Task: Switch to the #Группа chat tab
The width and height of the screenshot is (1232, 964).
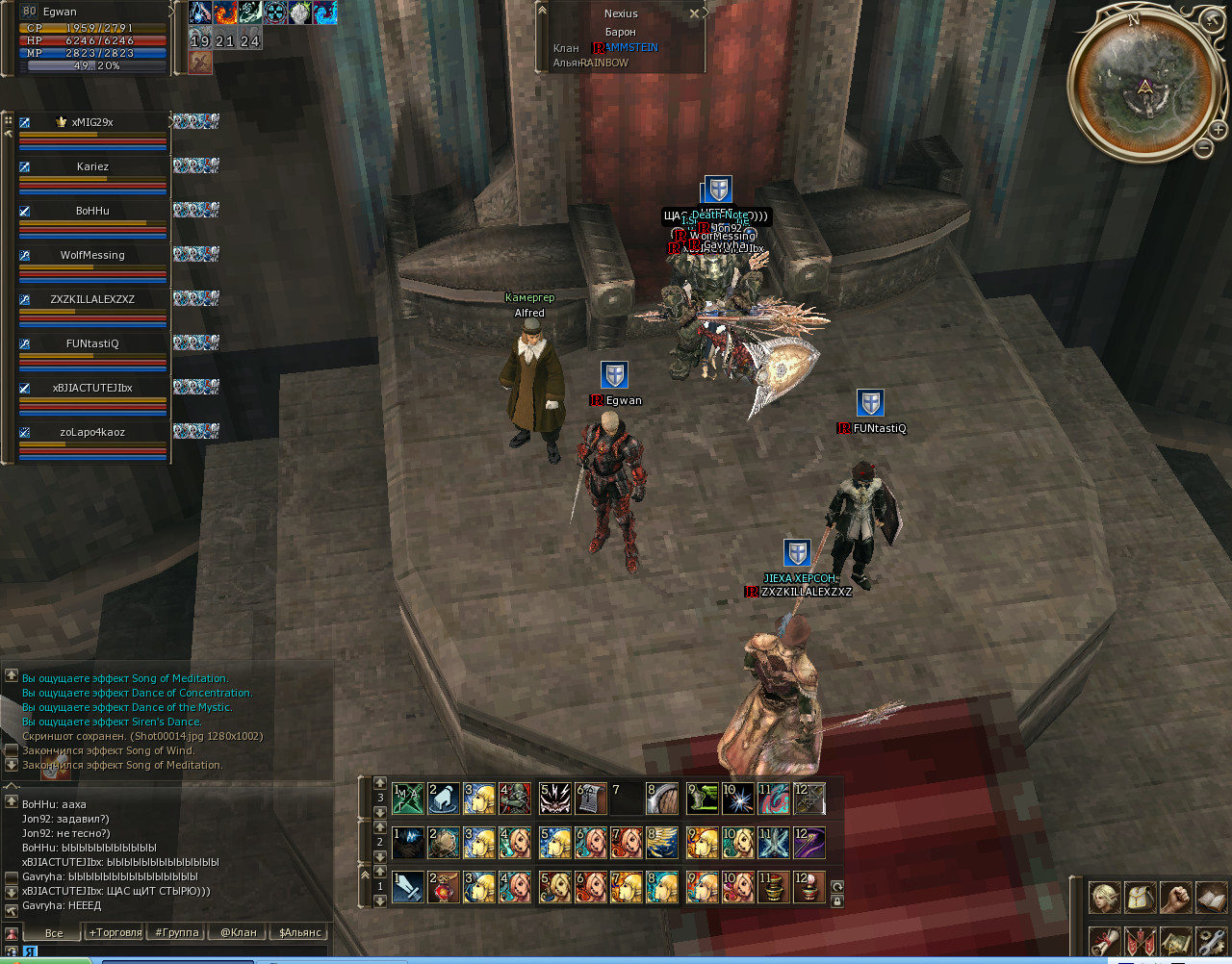Action: pyautogui.click(x=177, y=932)
